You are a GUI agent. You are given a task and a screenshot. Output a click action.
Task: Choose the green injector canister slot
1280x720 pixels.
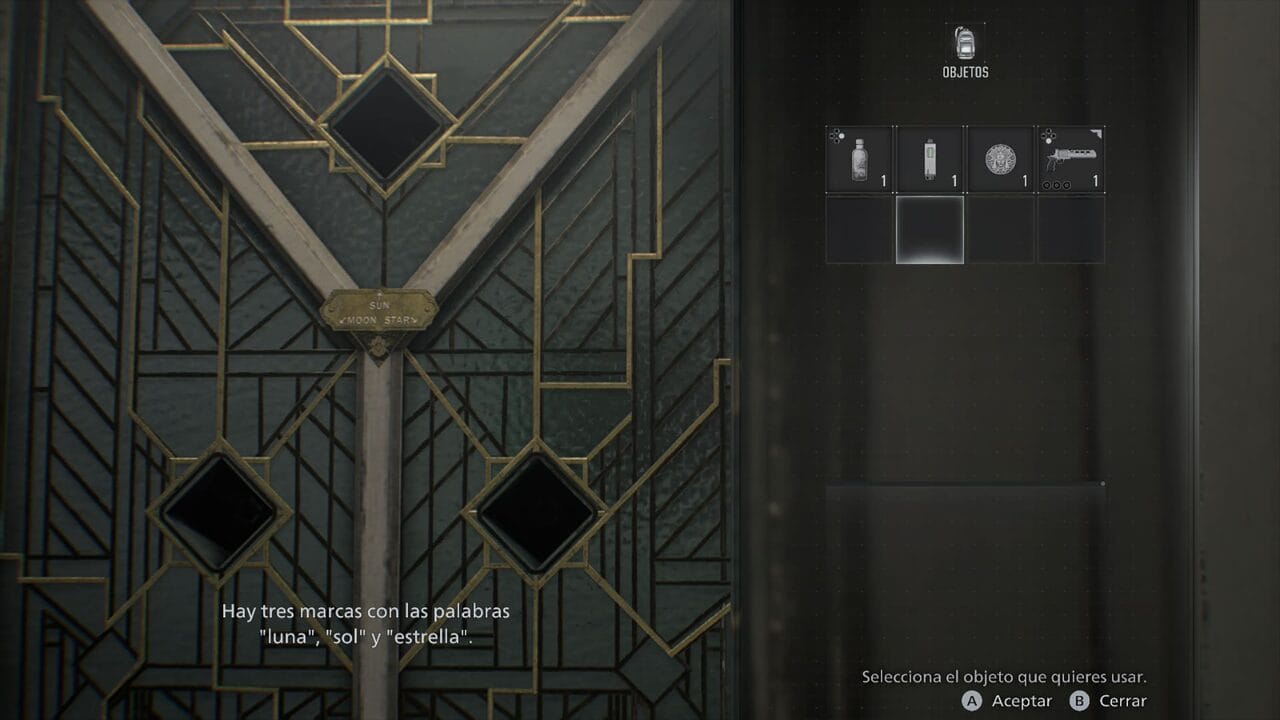(929, 159)
